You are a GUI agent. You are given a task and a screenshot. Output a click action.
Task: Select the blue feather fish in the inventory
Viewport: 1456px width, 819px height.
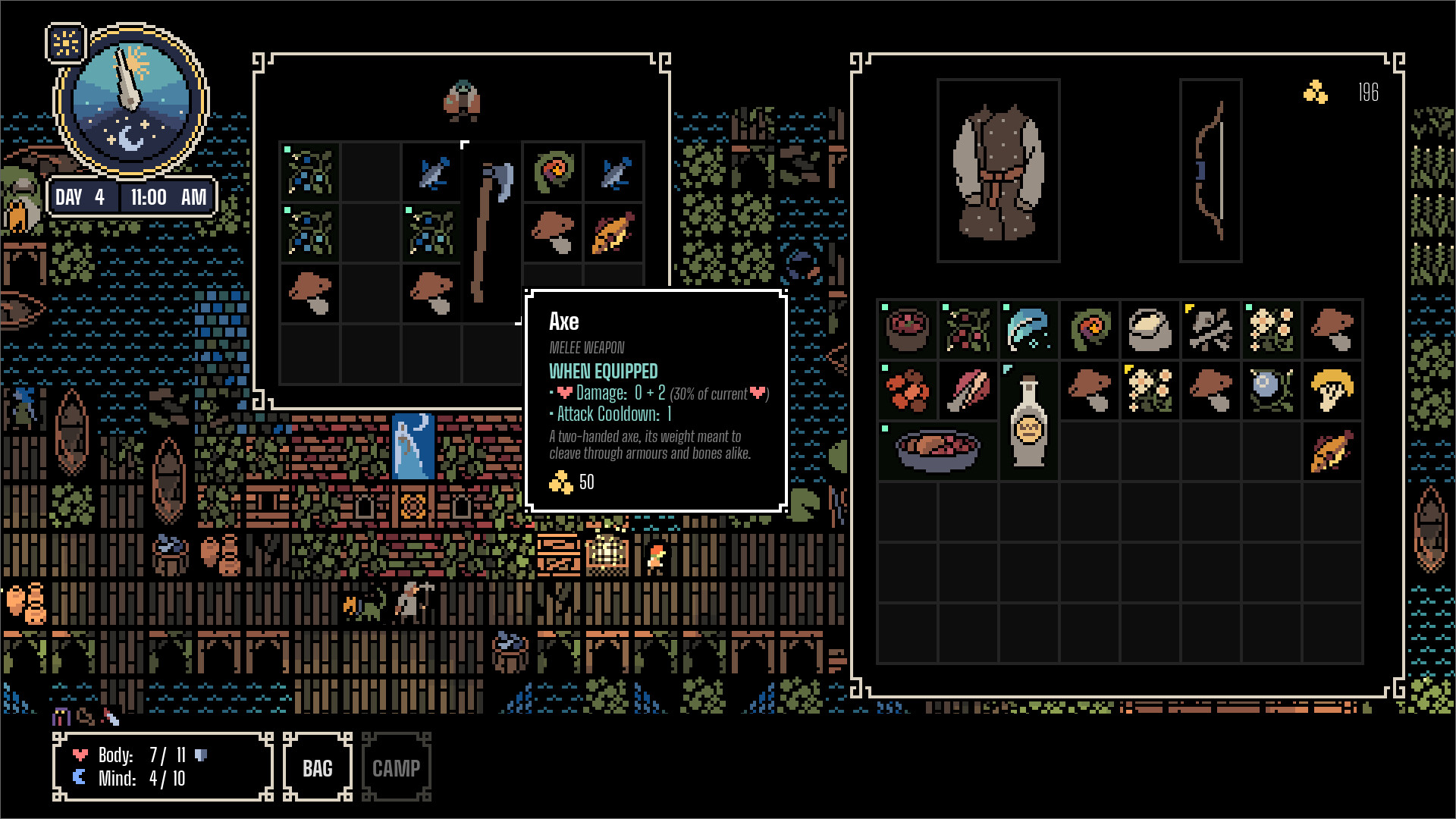(1029, 331)
